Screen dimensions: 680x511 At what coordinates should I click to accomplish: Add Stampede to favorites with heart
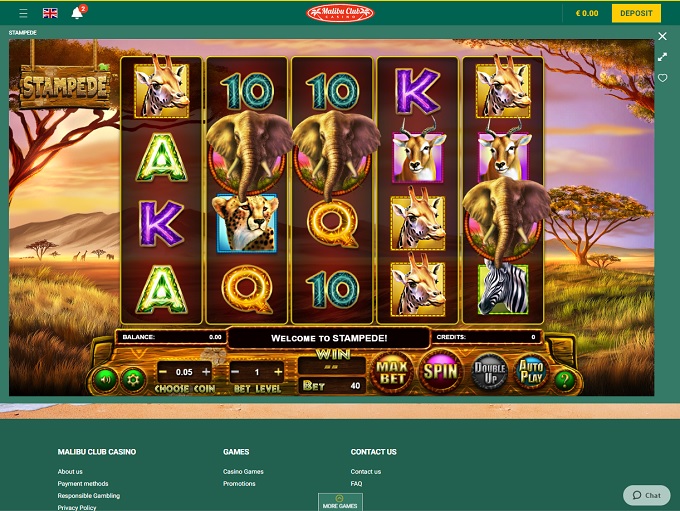click(x=662, y=78)
